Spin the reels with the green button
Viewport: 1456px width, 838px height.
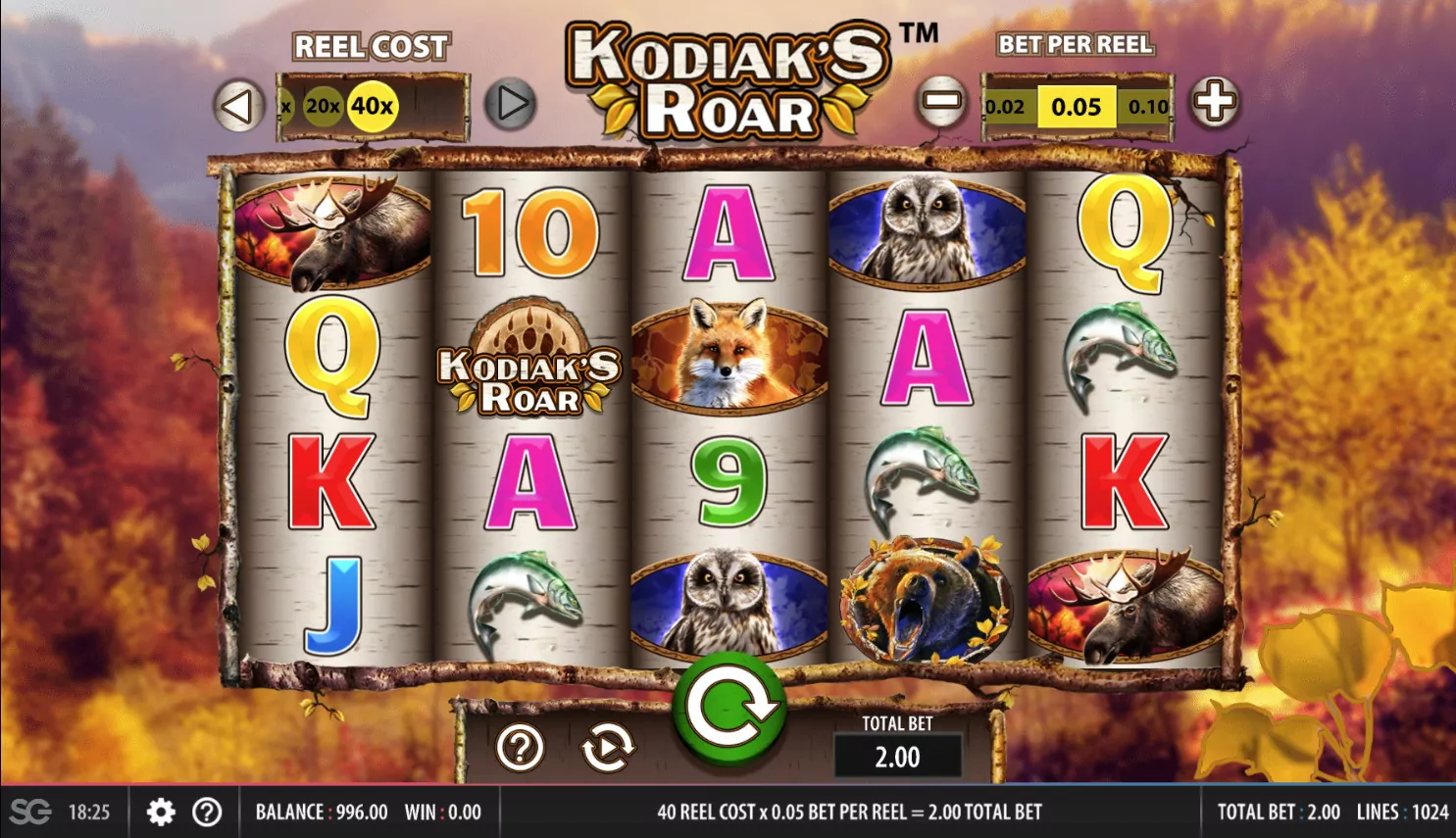tap(729, 709)
